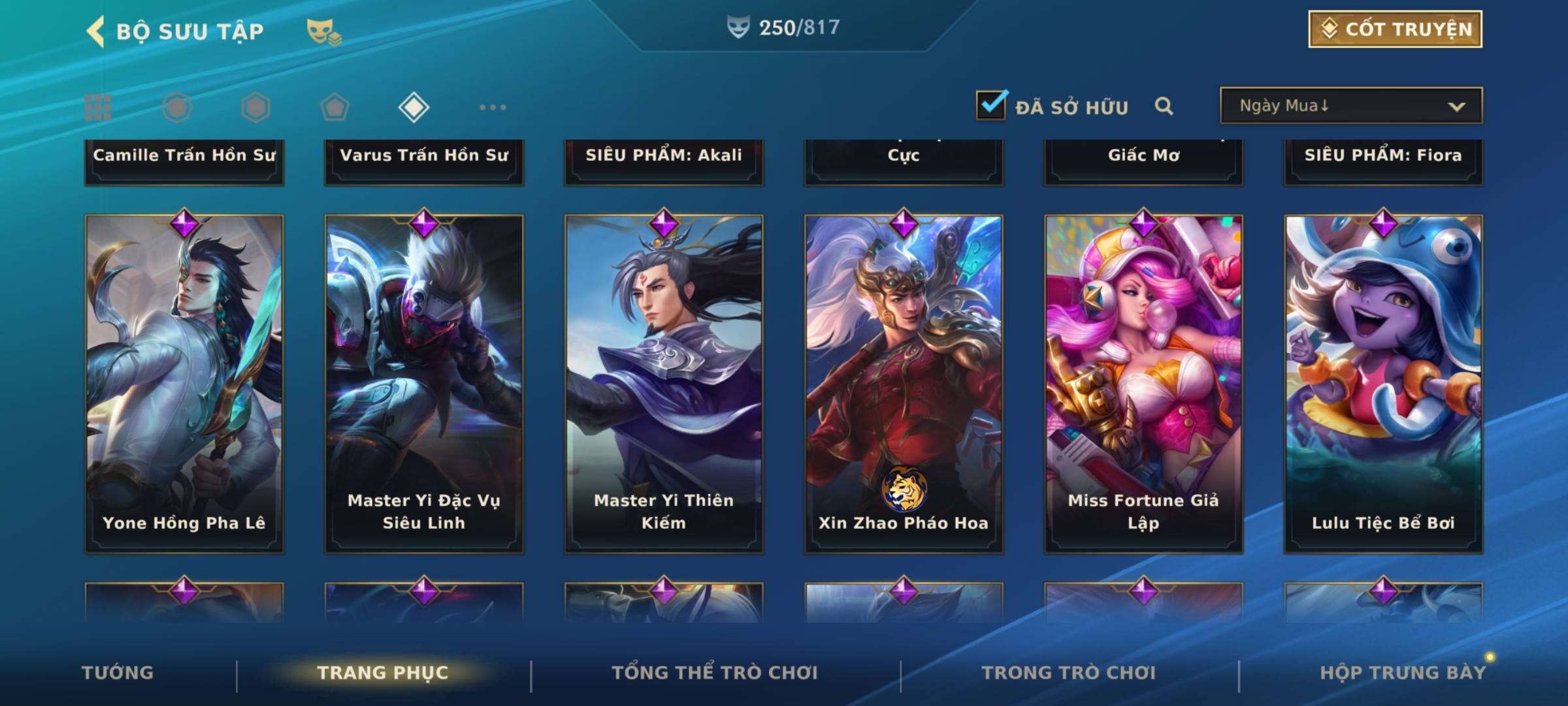Image resolution: width=1568 pixels, height=706 pixels.
Task: Open the Lulu Tiệc Bể Bơi skin
Action: [1383, 384]
